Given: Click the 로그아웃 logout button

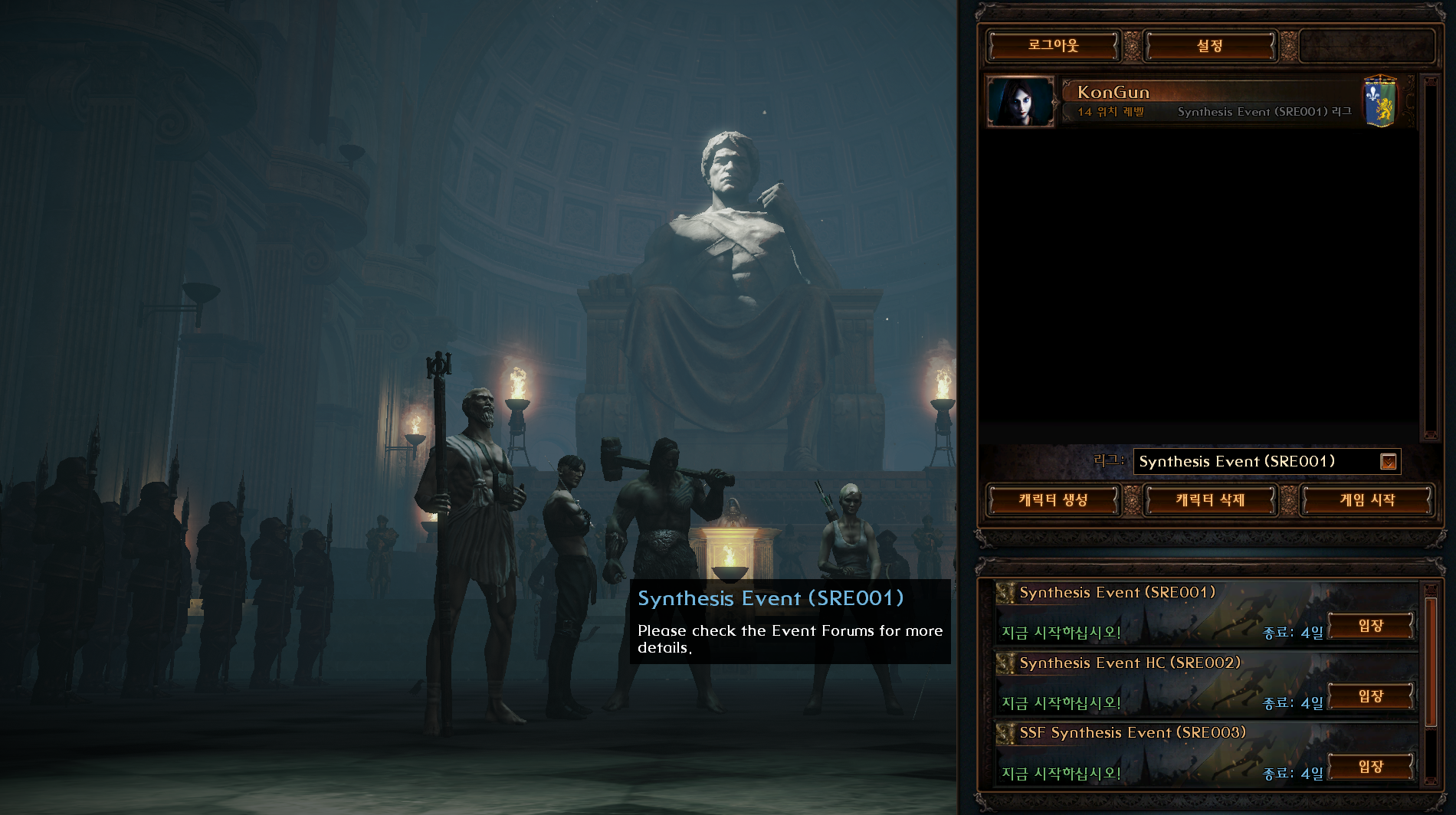Looking at the screenshot, I should (1053, 46).
